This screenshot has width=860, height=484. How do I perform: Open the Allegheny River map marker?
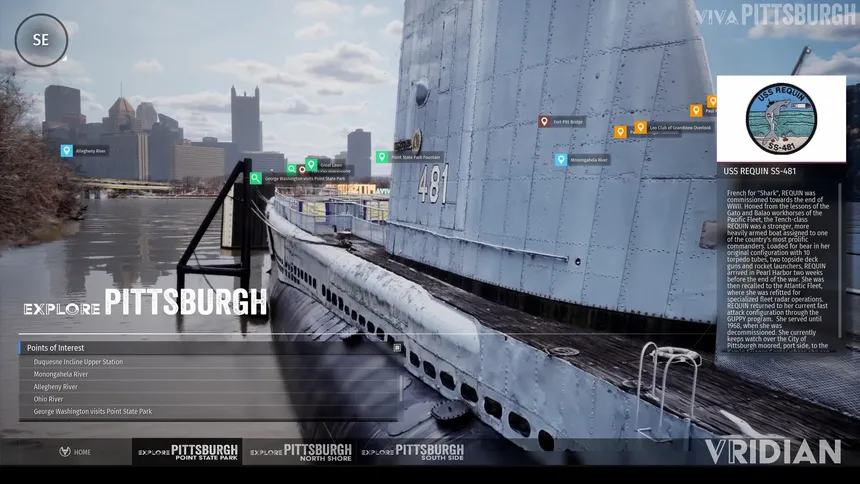(x=67, y=151)
